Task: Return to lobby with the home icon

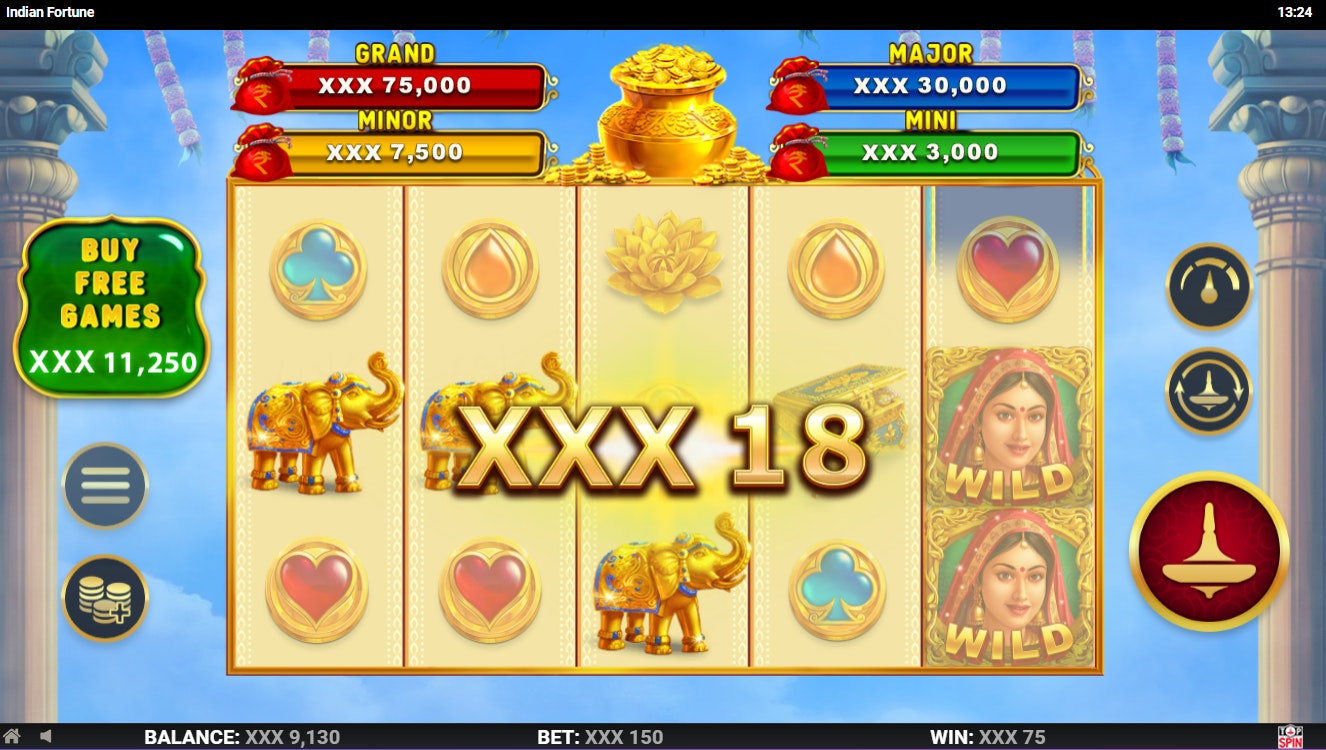Action: tap(12, 737)
